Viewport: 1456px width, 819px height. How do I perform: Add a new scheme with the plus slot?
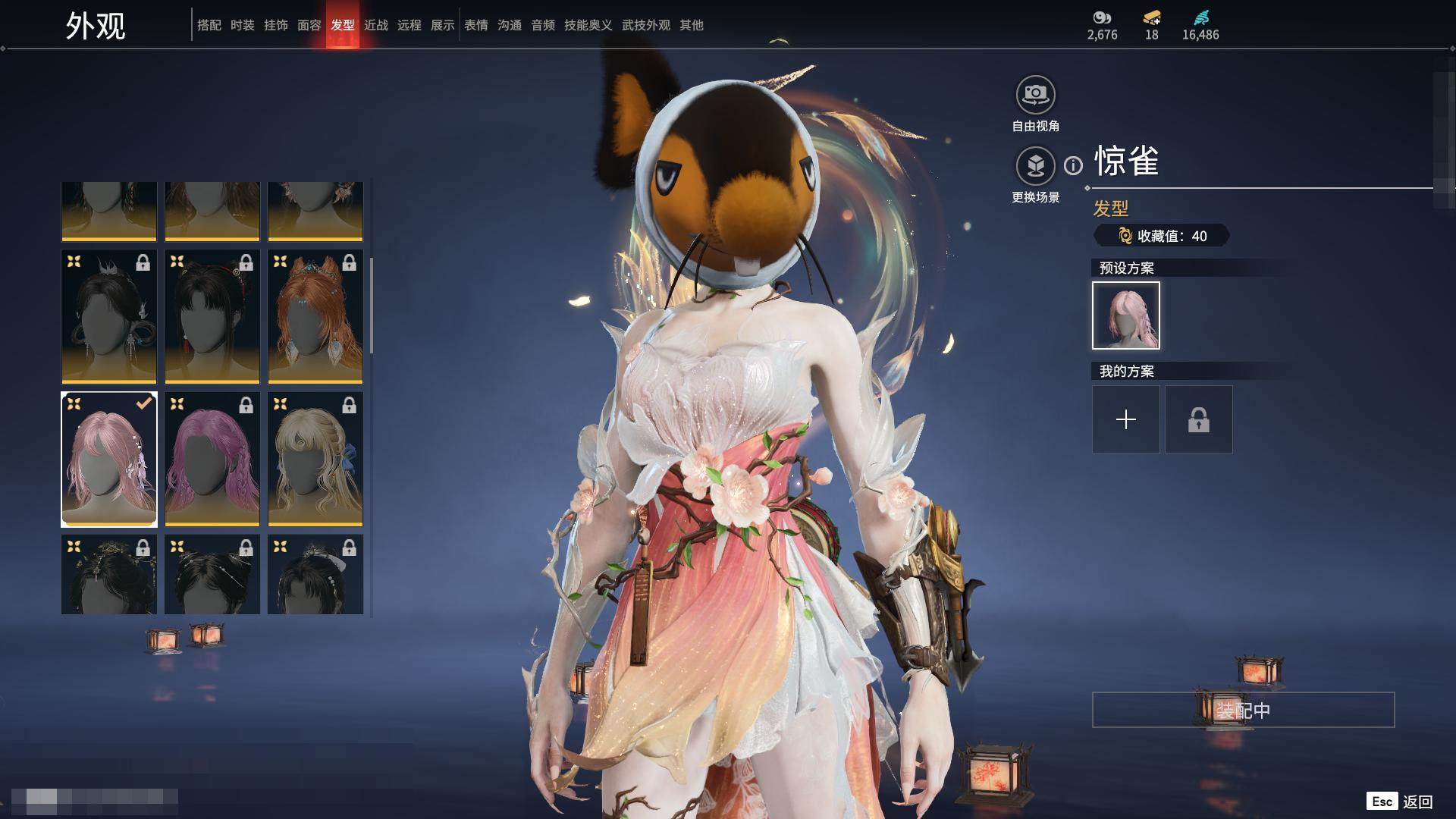point(1126,419)
